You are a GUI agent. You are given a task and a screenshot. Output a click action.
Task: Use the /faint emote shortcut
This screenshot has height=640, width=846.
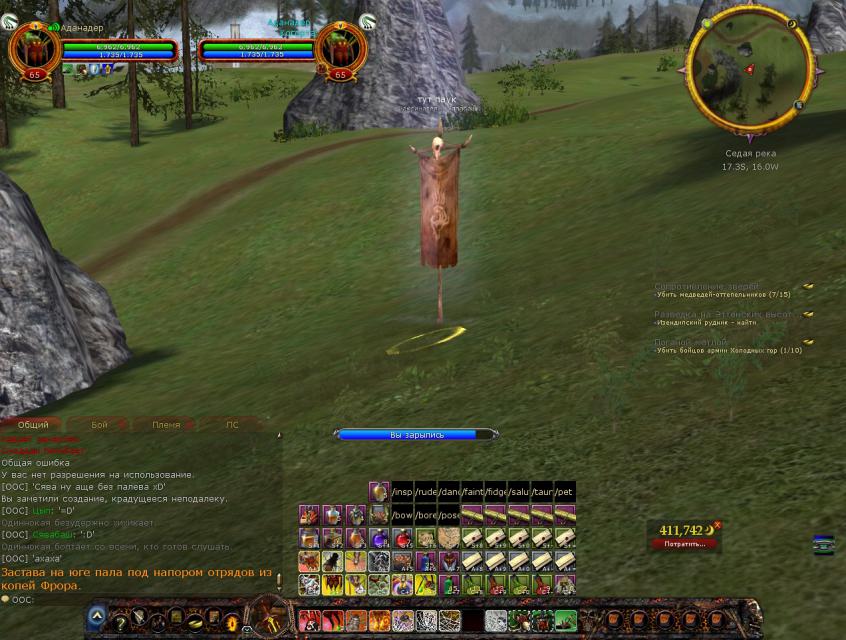click(473, 492)
